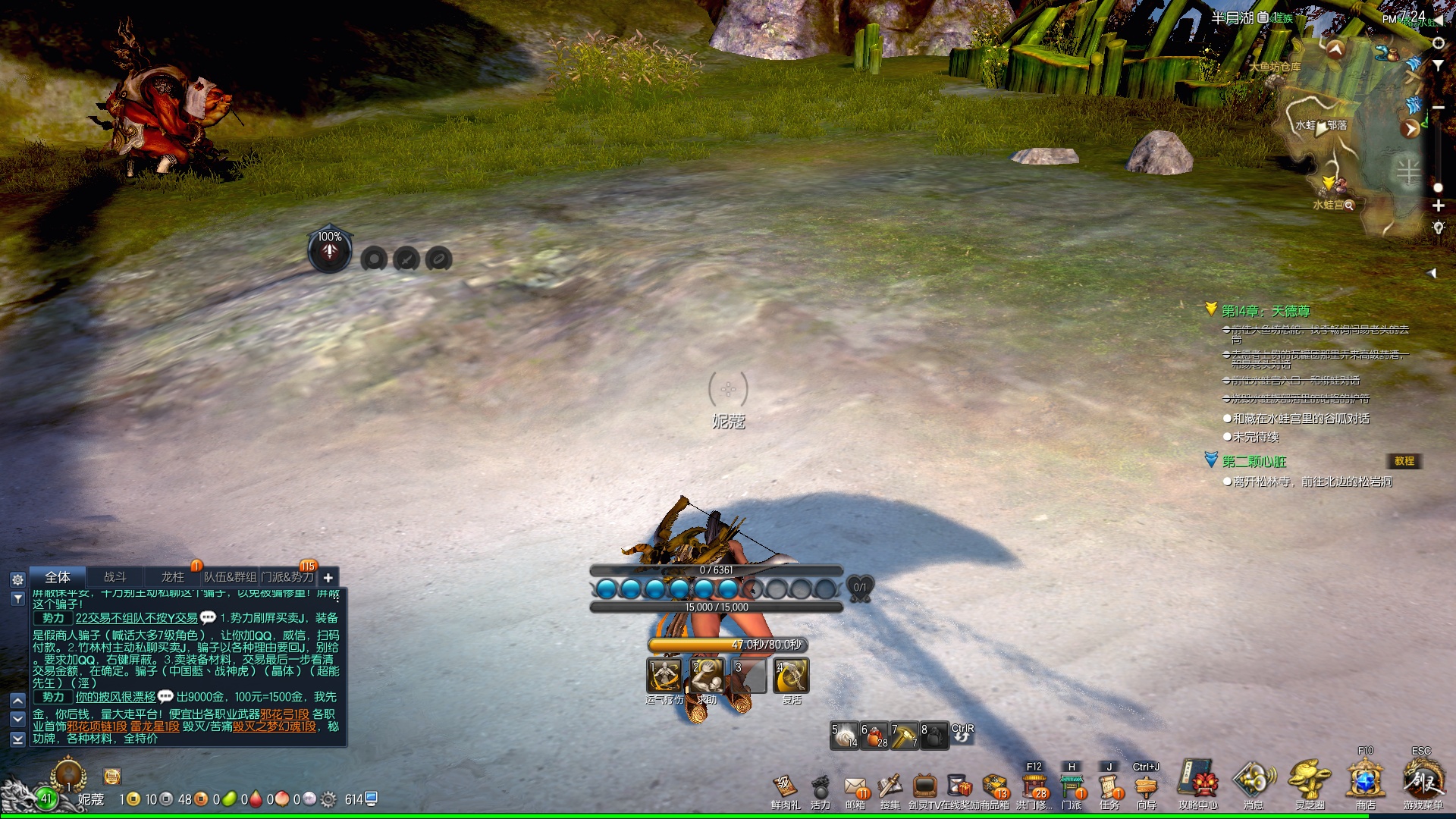This screenshot has width=1456, height=819.
Task: Select the 龙柱 chat tab
Action: pos(172,577)
